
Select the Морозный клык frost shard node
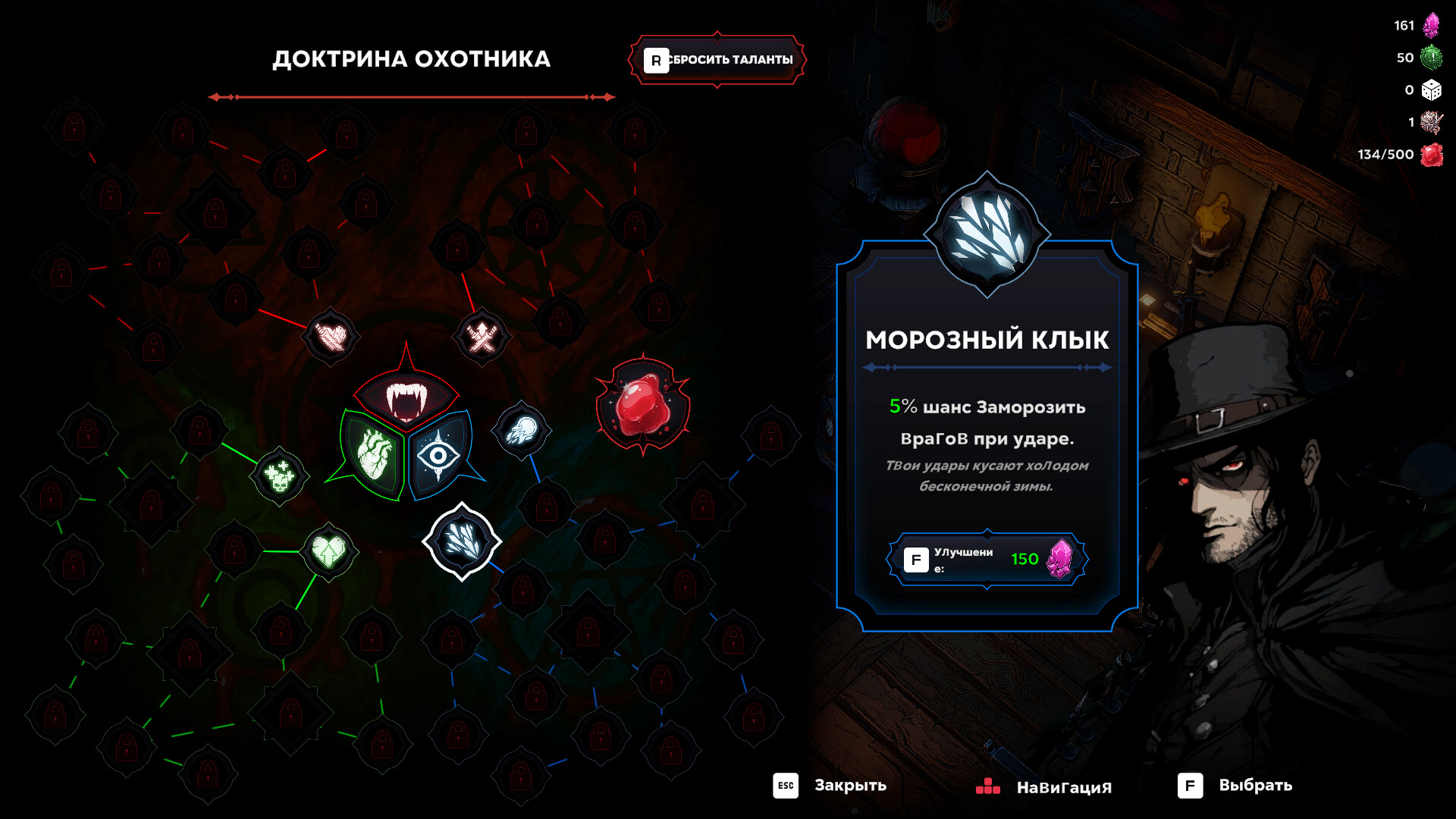(461, 541)
